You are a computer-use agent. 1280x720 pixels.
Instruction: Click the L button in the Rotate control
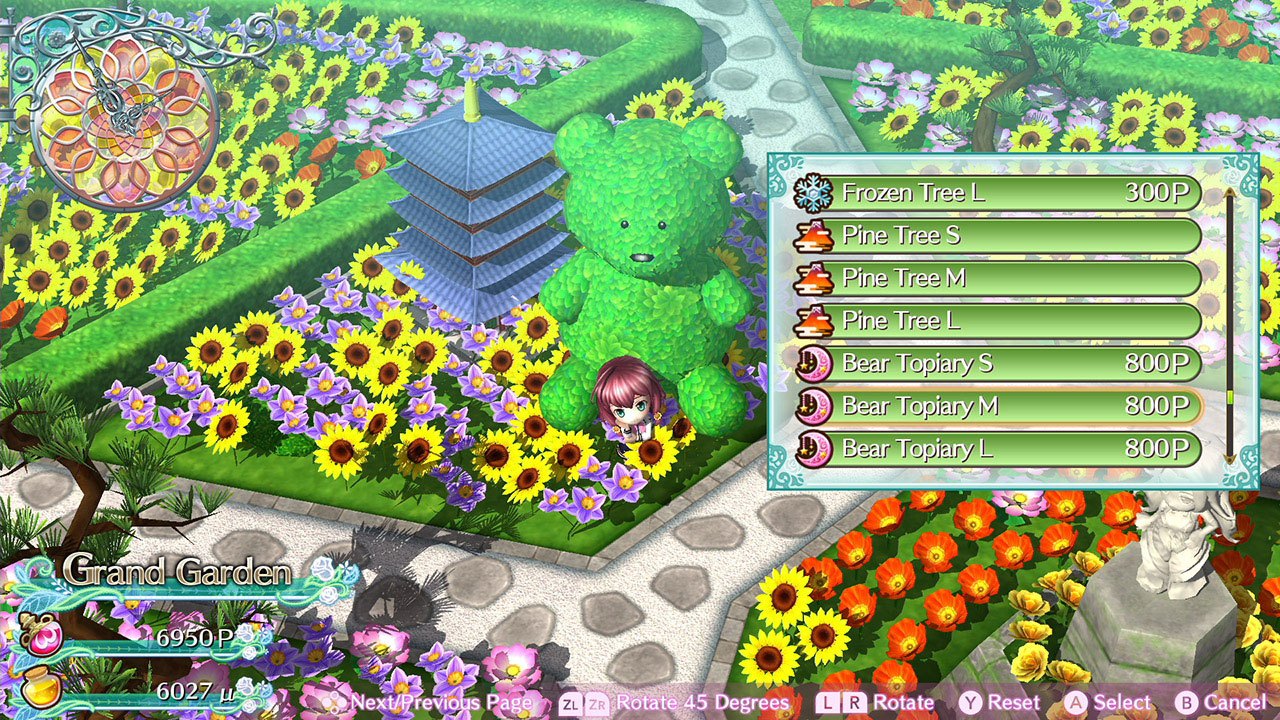(x=826, y=702)
